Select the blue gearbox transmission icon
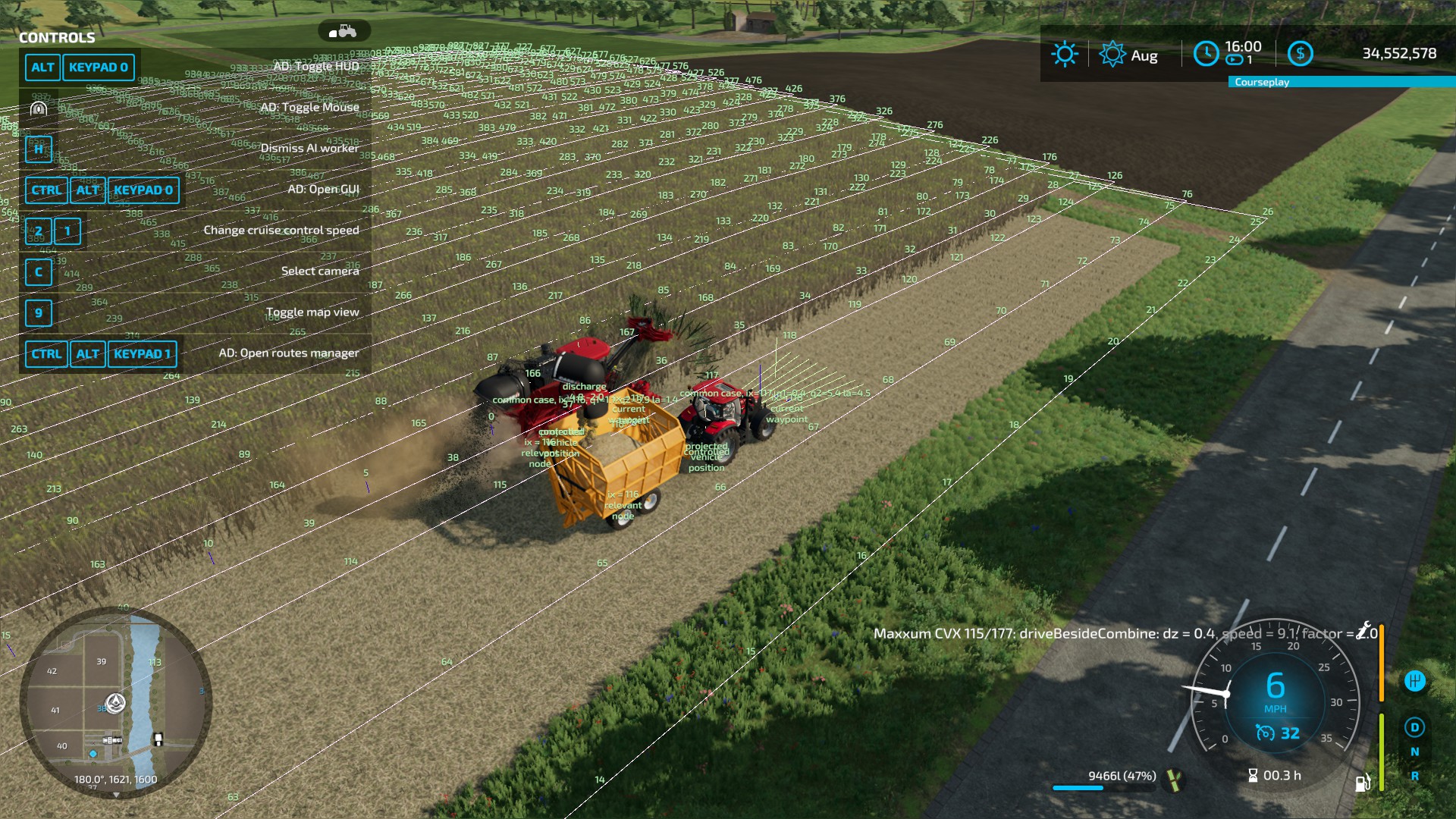Screen dimensions: 1456x819 [x=1416, y=679]
